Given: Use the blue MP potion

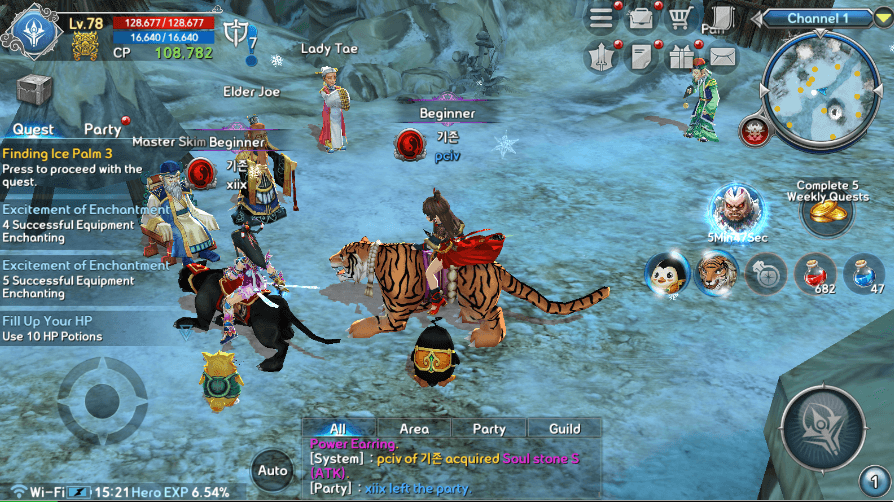Looking at the screenshot, I should [863, 273].
